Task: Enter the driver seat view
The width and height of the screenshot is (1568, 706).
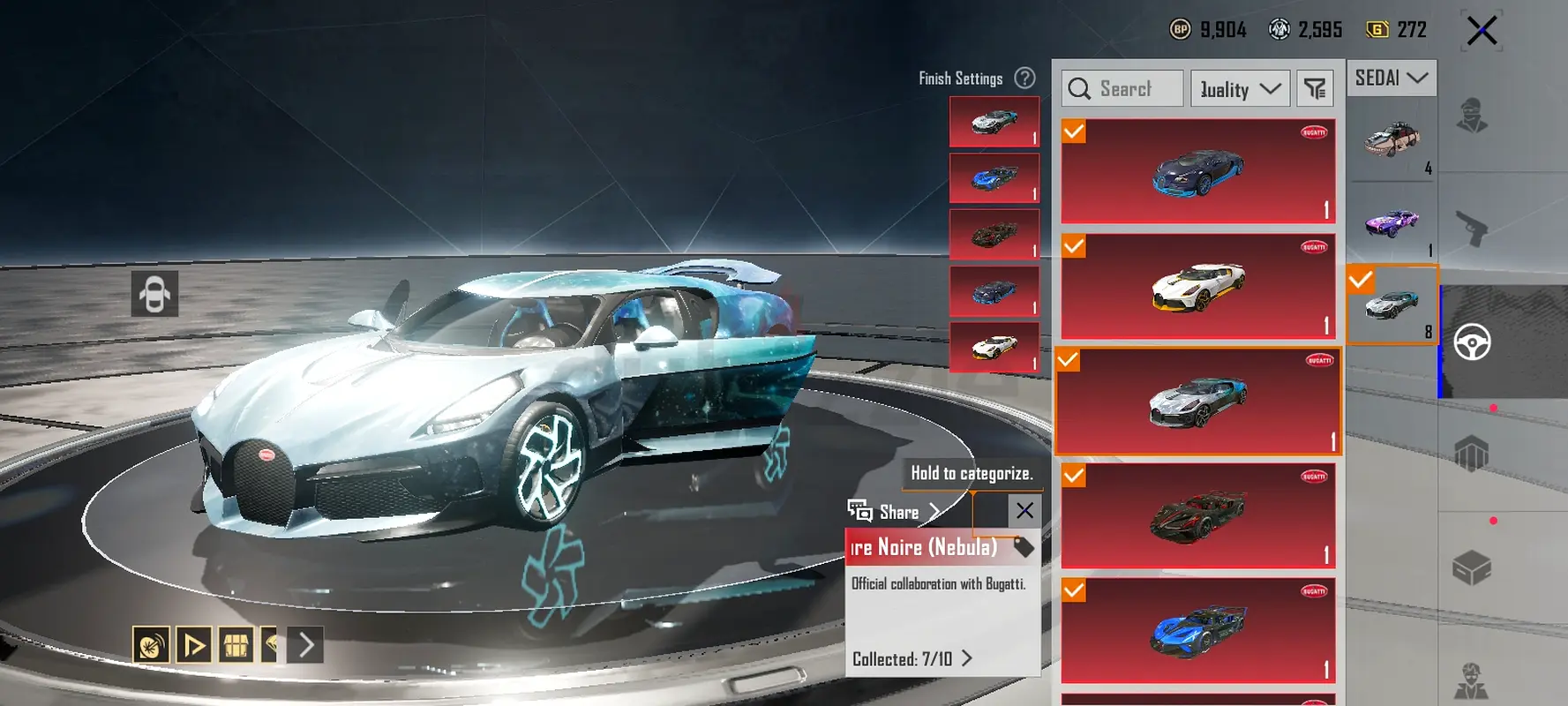Action: pyautogui.click(x=154, y=294)
